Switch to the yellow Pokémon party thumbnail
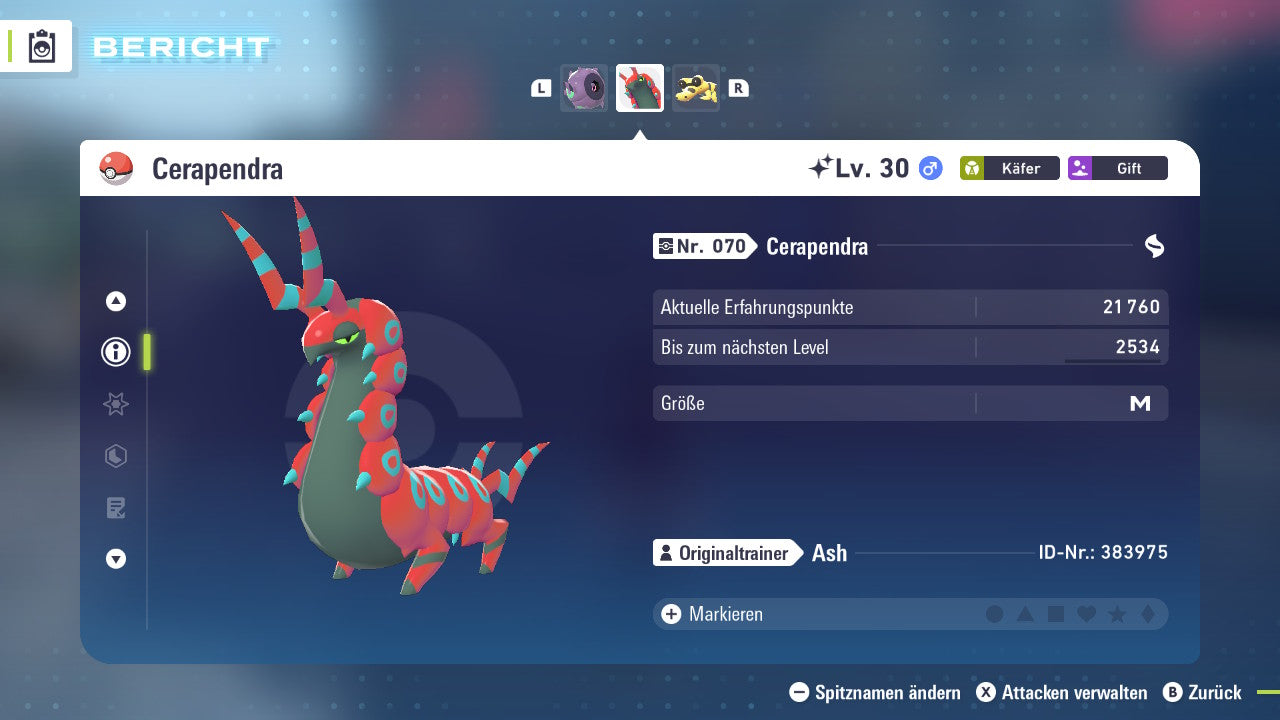The width and height of the screenshot is (1280, 720). pos(695,88)
